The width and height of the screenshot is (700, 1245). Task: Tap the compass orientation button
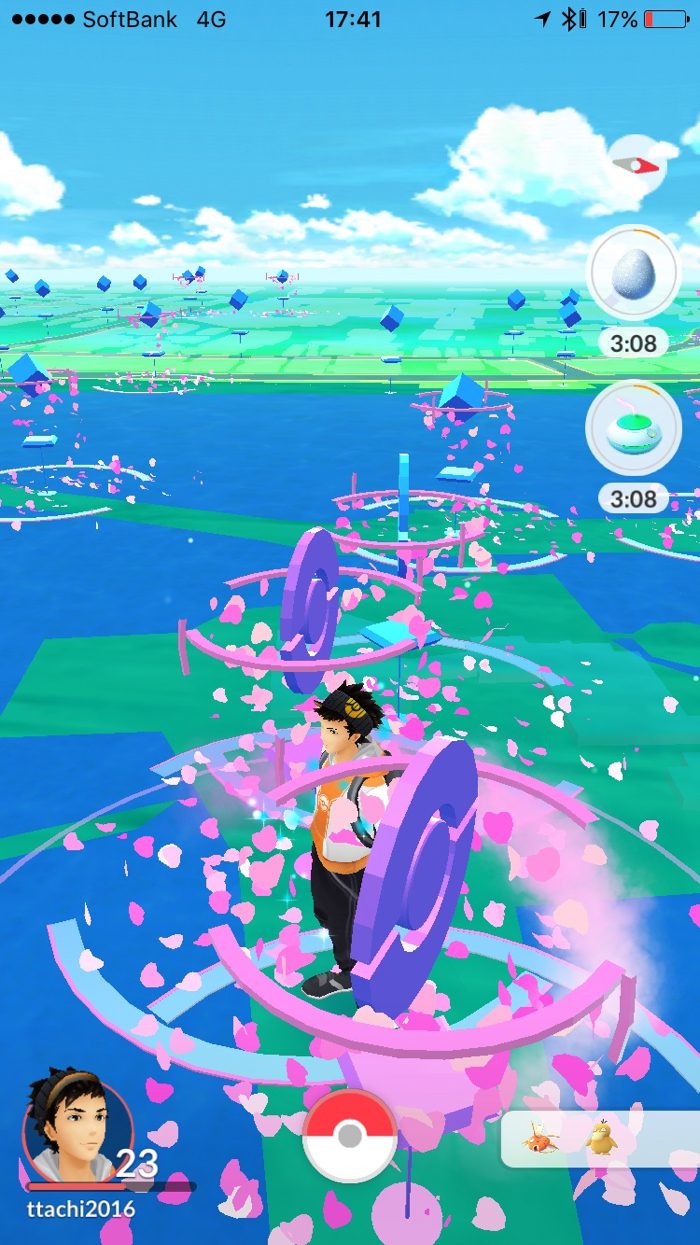(x=637, y=164)
